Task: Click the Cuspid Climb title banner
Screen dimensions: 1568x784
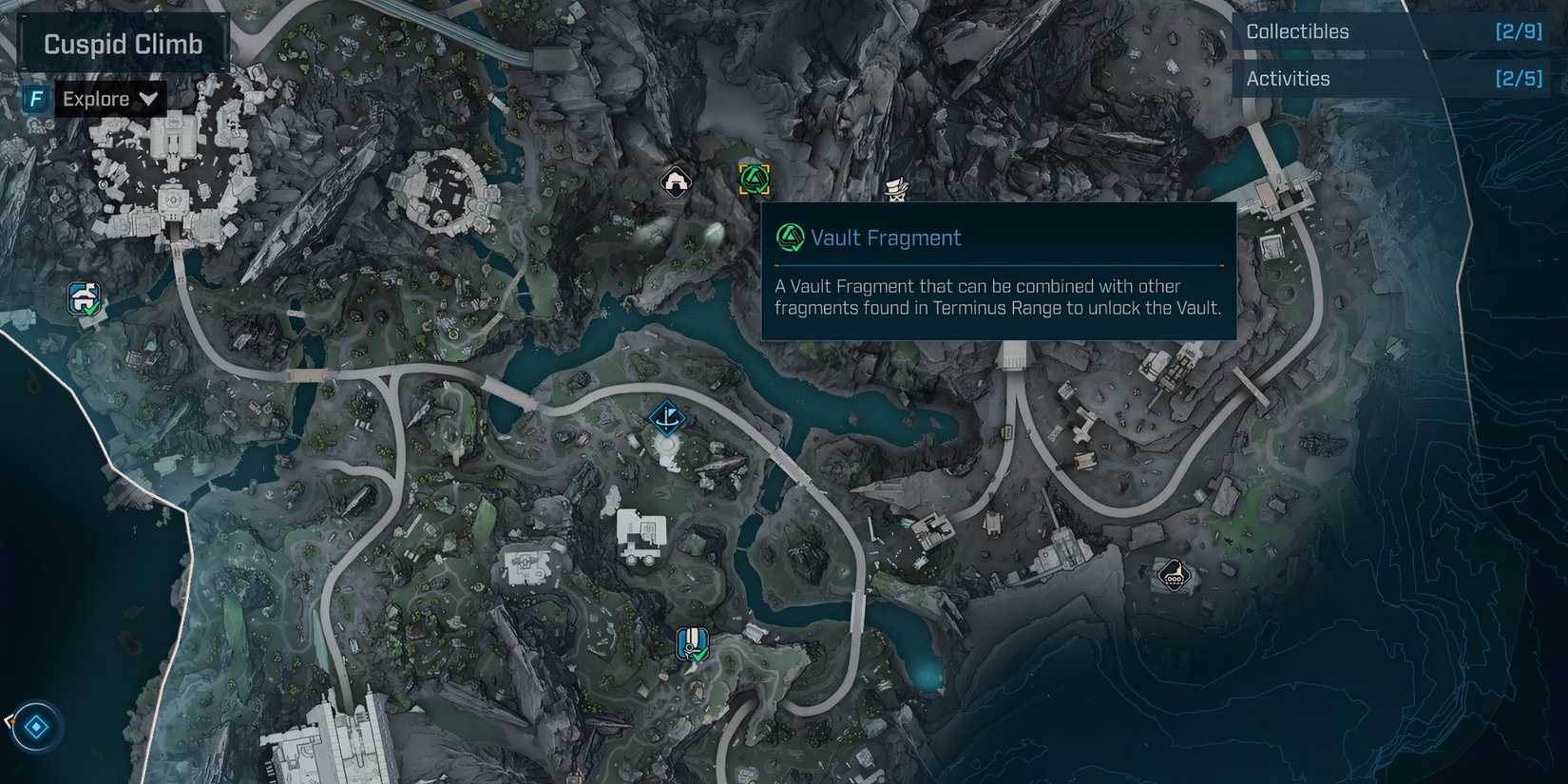Action: 122,43
